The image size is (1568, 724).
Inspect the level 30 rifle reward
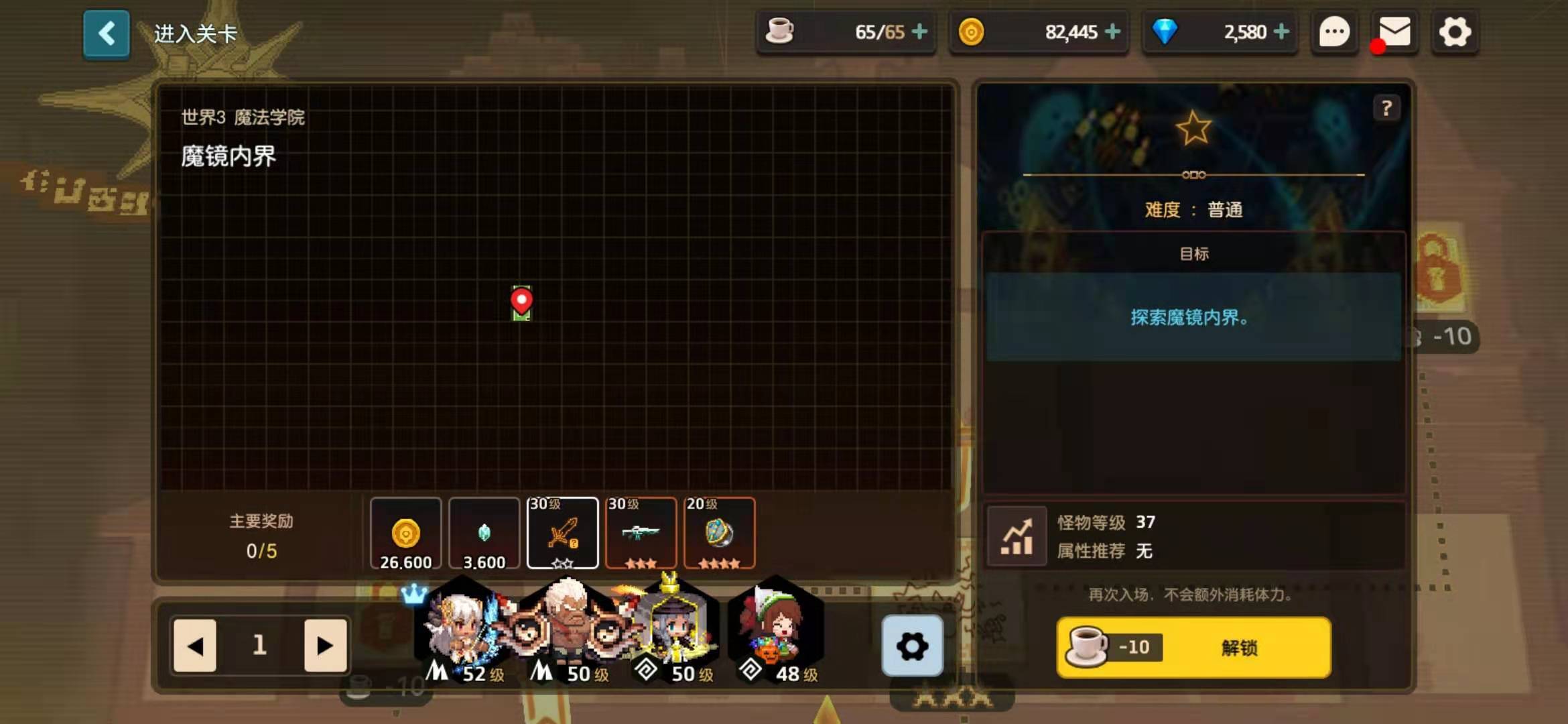tap(641, 534)
